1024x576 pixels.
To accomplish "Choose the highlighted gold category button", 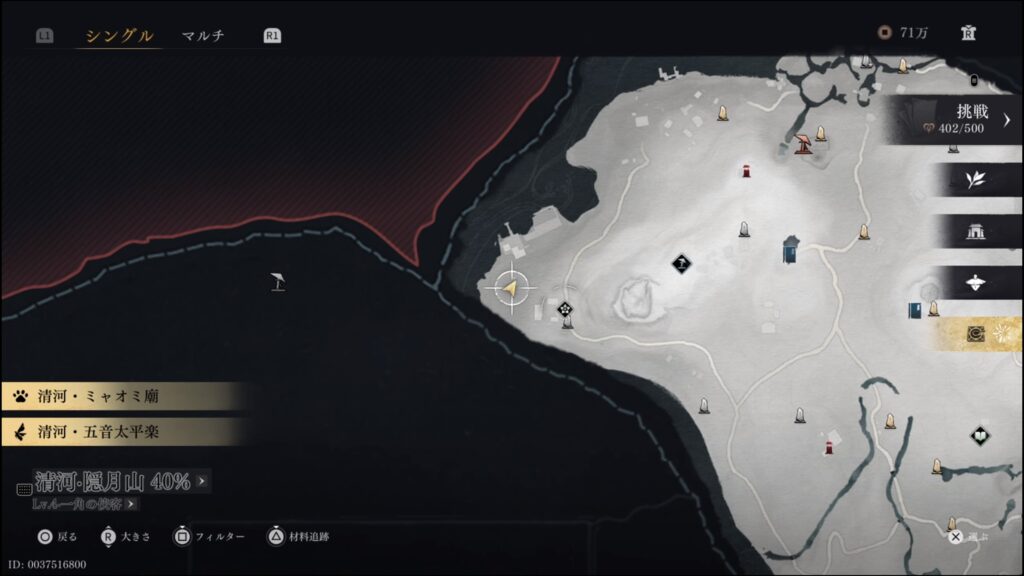I will coord(975,334).
